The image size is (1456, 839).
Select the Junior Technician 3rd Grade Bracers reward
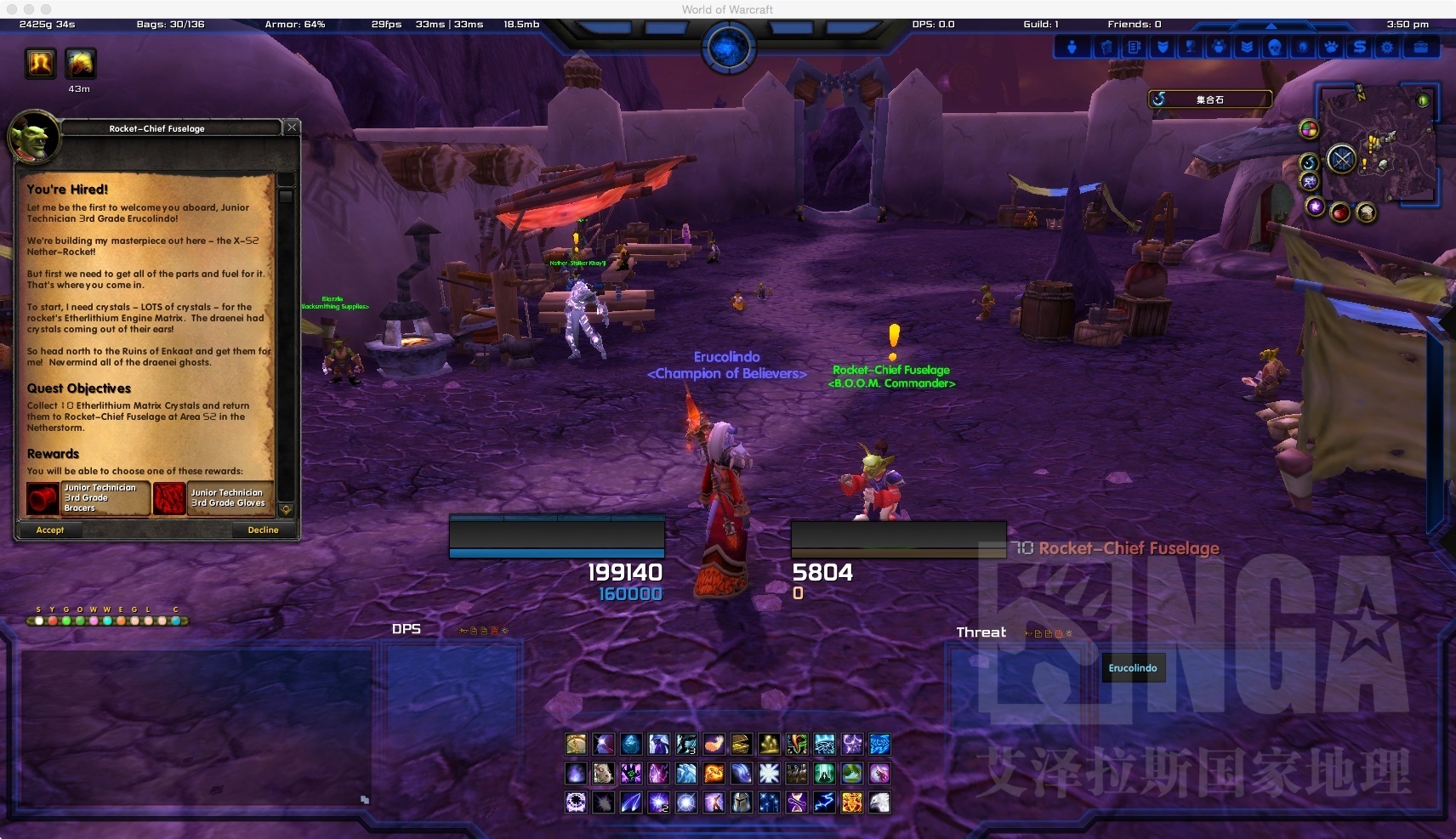click(x=87, y=498)
